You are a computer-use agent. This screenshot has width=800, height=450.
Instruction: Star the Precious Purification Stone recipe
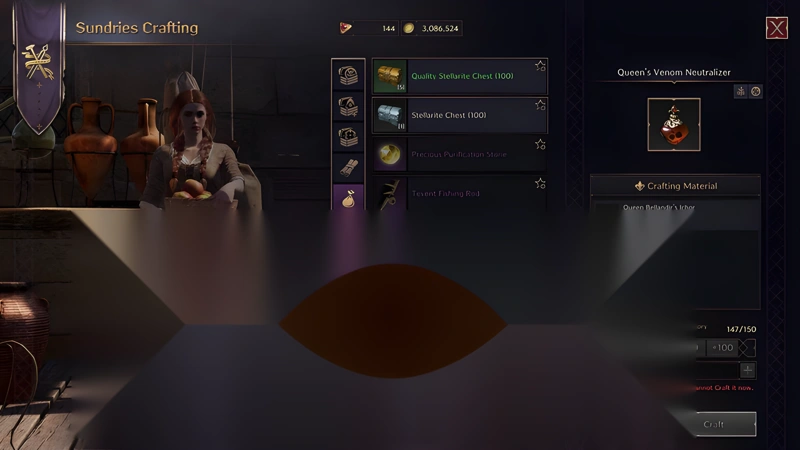(540, 145)
